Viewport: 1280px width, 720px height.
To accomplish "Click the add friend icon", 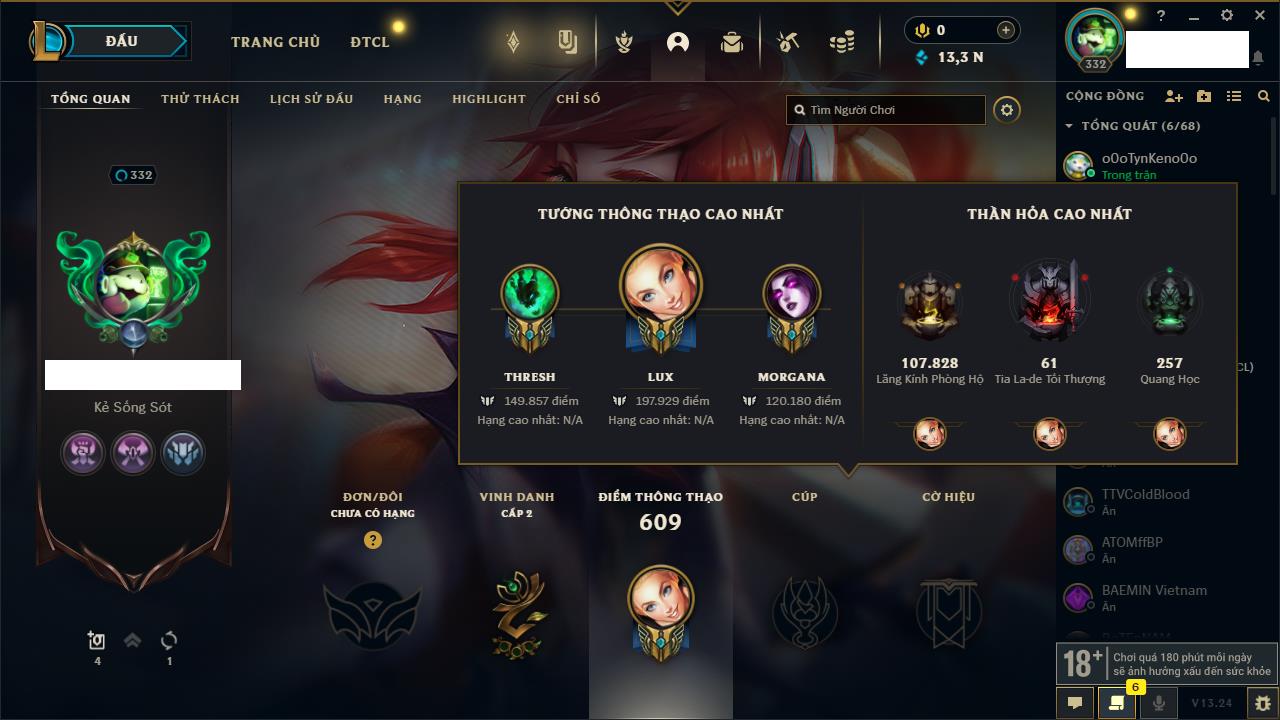I will coord(1173,96).
